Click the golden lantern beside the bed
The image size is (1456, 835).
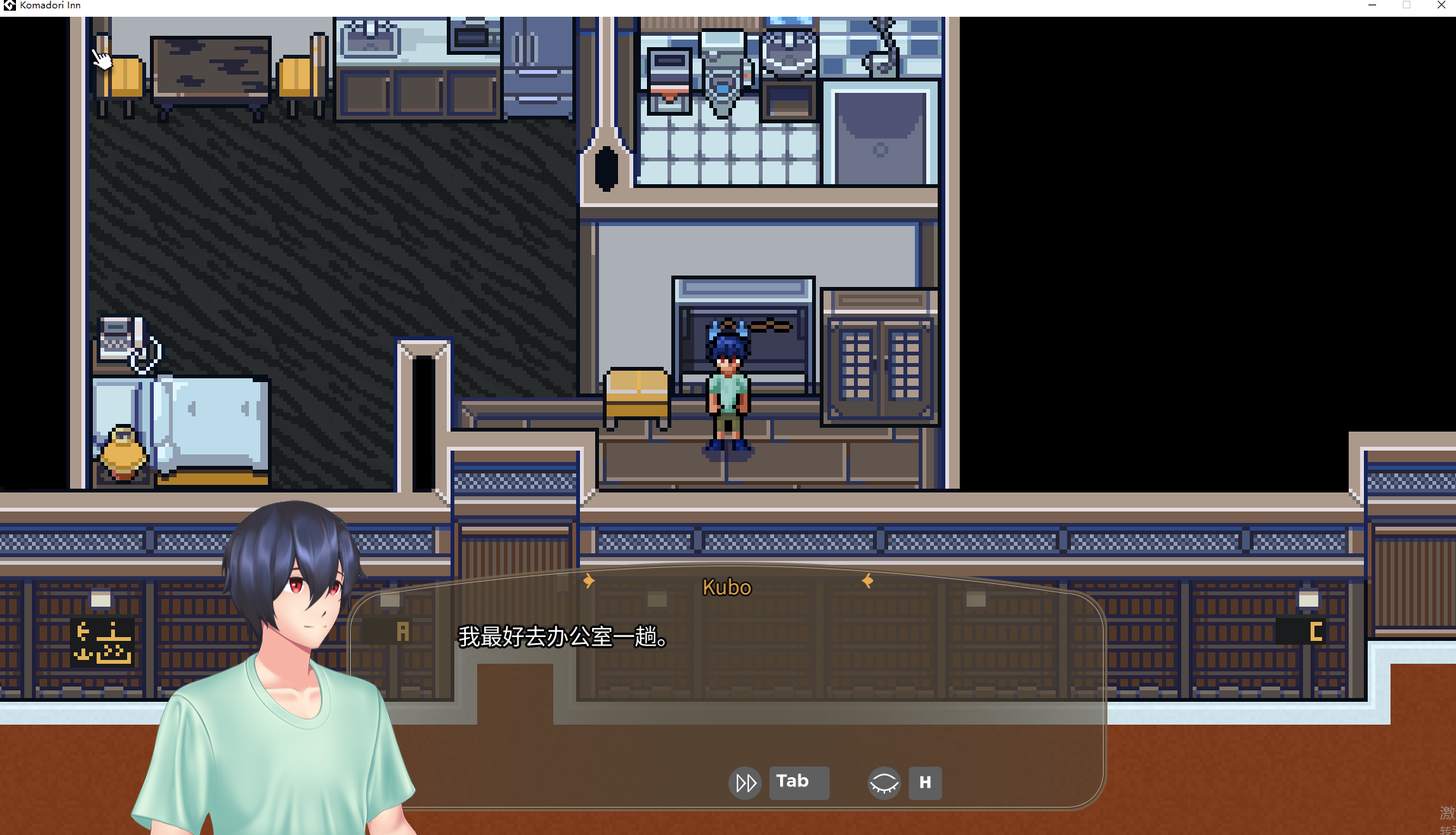pyautogui.click(x=124, y=453)
